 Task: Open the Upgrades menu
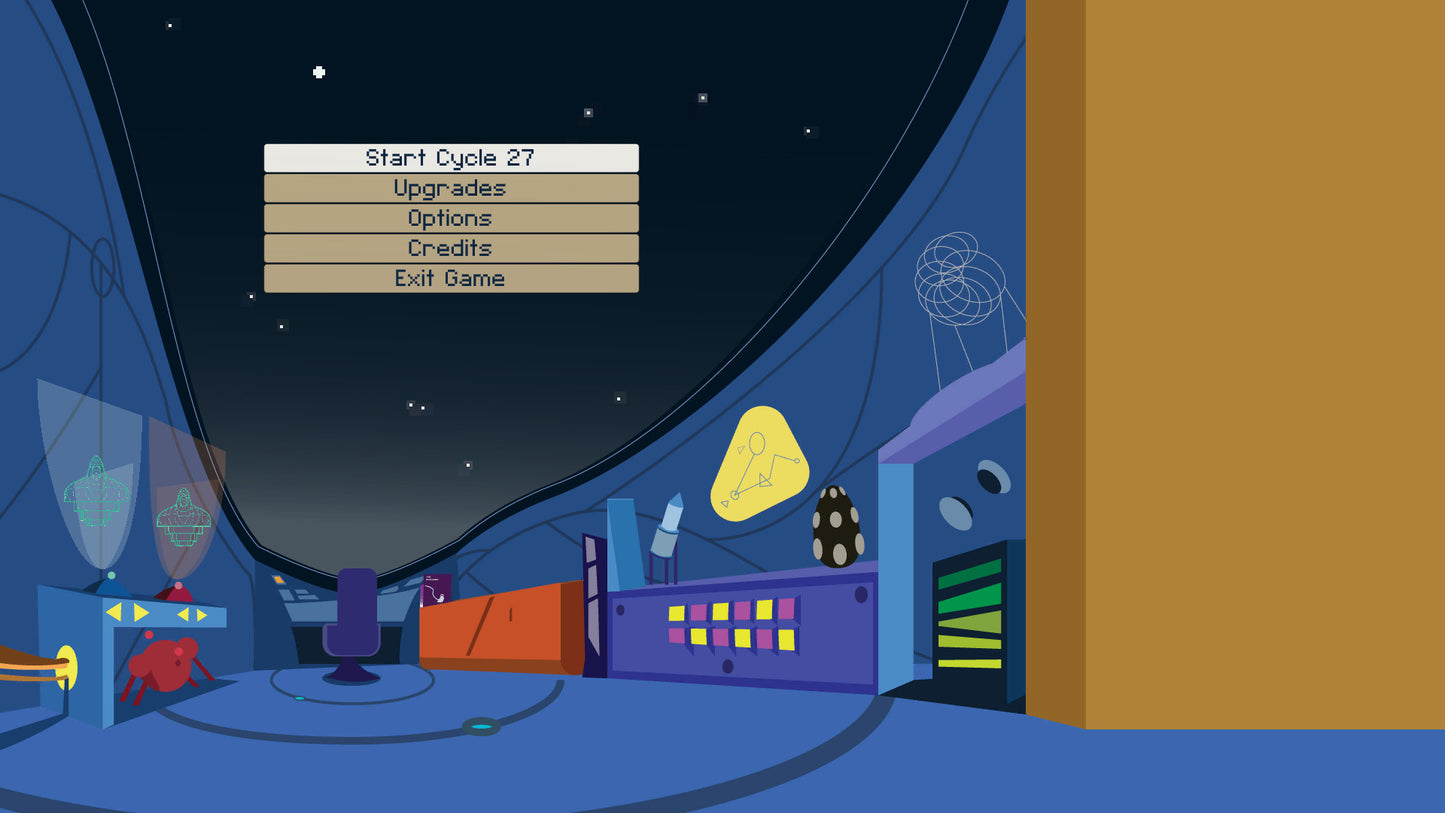coord(450,188)
